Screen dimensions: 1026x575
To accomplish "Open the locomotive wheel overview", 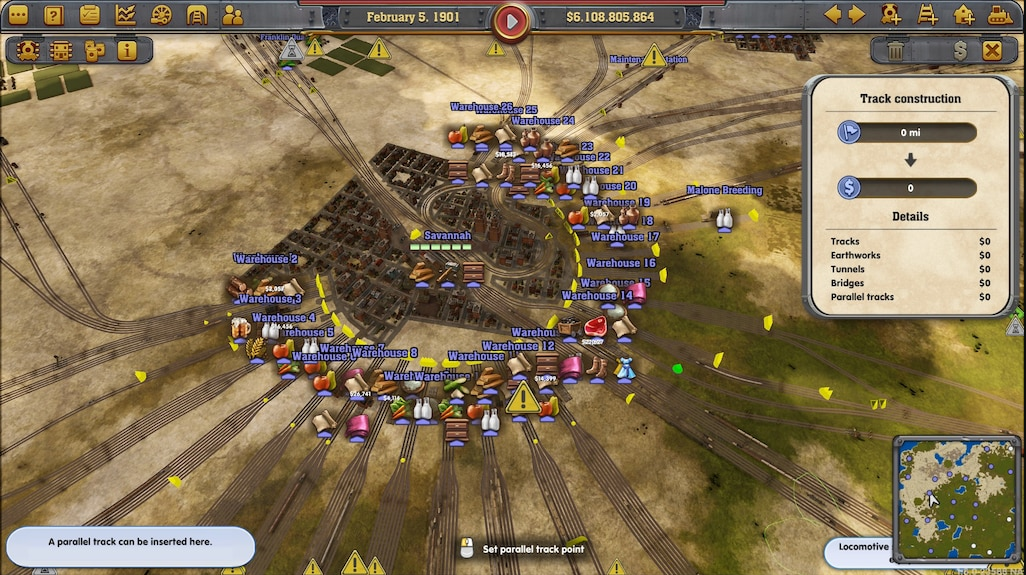I will coord(162,15).
